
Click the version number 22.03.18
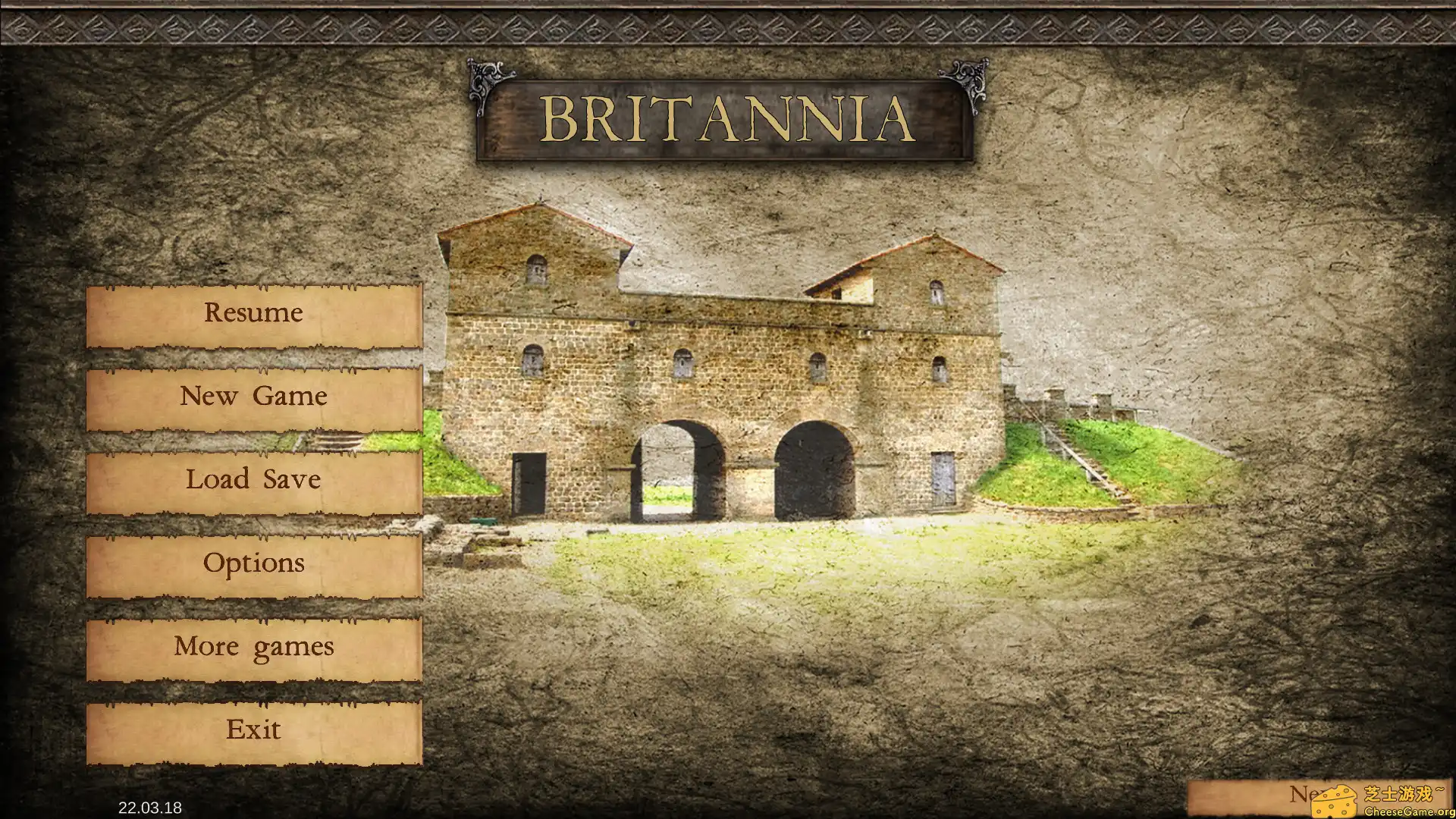[x=149, y=808]
